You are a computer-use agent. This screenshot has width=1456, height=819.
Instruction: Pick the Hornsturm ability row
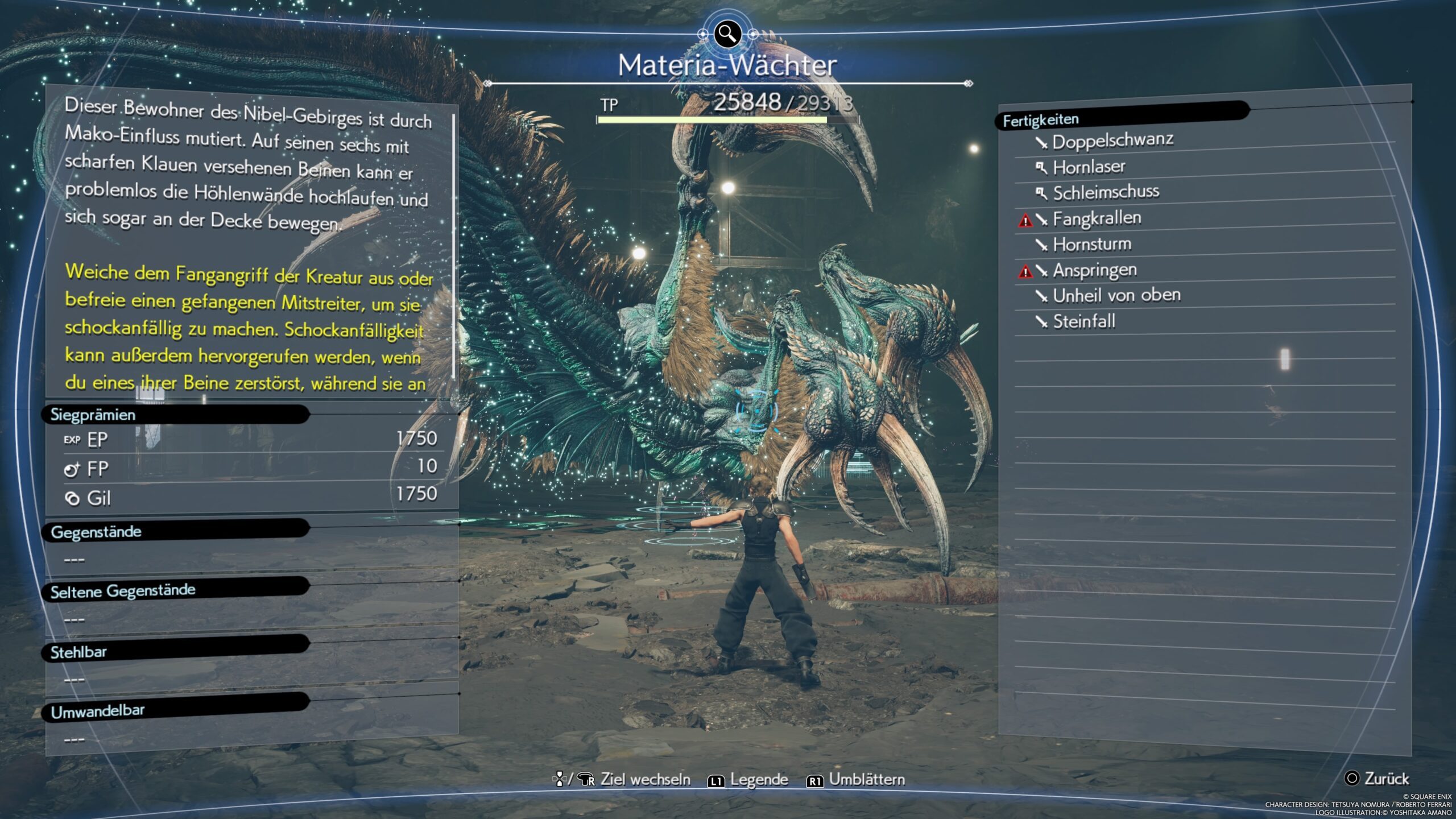(x=1091, y=245)
